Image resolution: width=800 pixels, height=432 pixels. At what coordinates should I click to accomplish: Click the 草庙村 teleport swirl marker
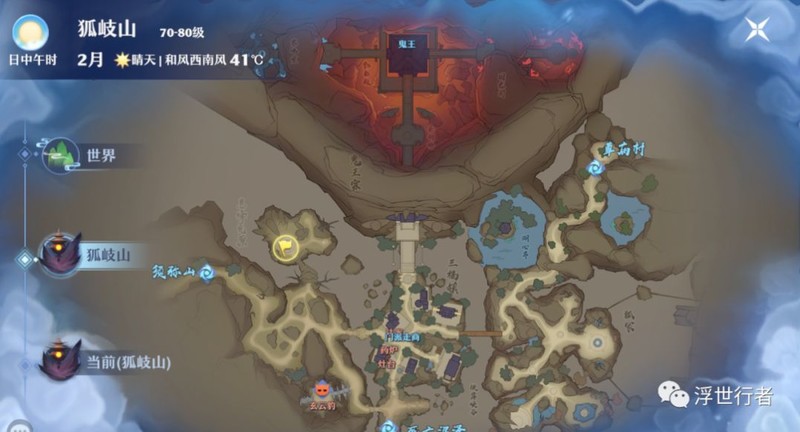596,168
